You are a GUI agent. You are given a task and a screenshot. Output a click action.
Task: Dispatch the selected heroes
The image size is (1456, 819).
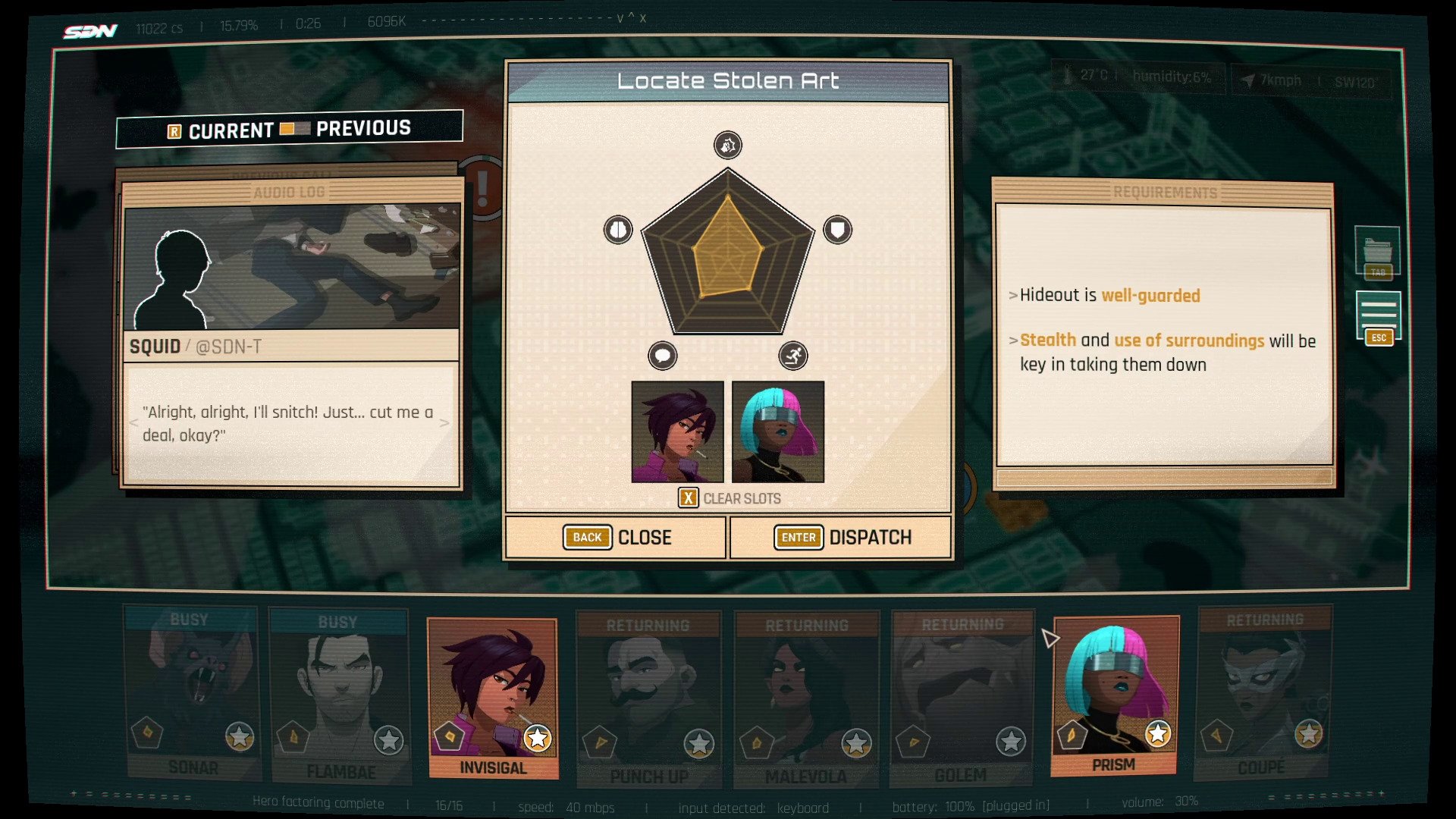pyautogui.click(x=841, y=538)
